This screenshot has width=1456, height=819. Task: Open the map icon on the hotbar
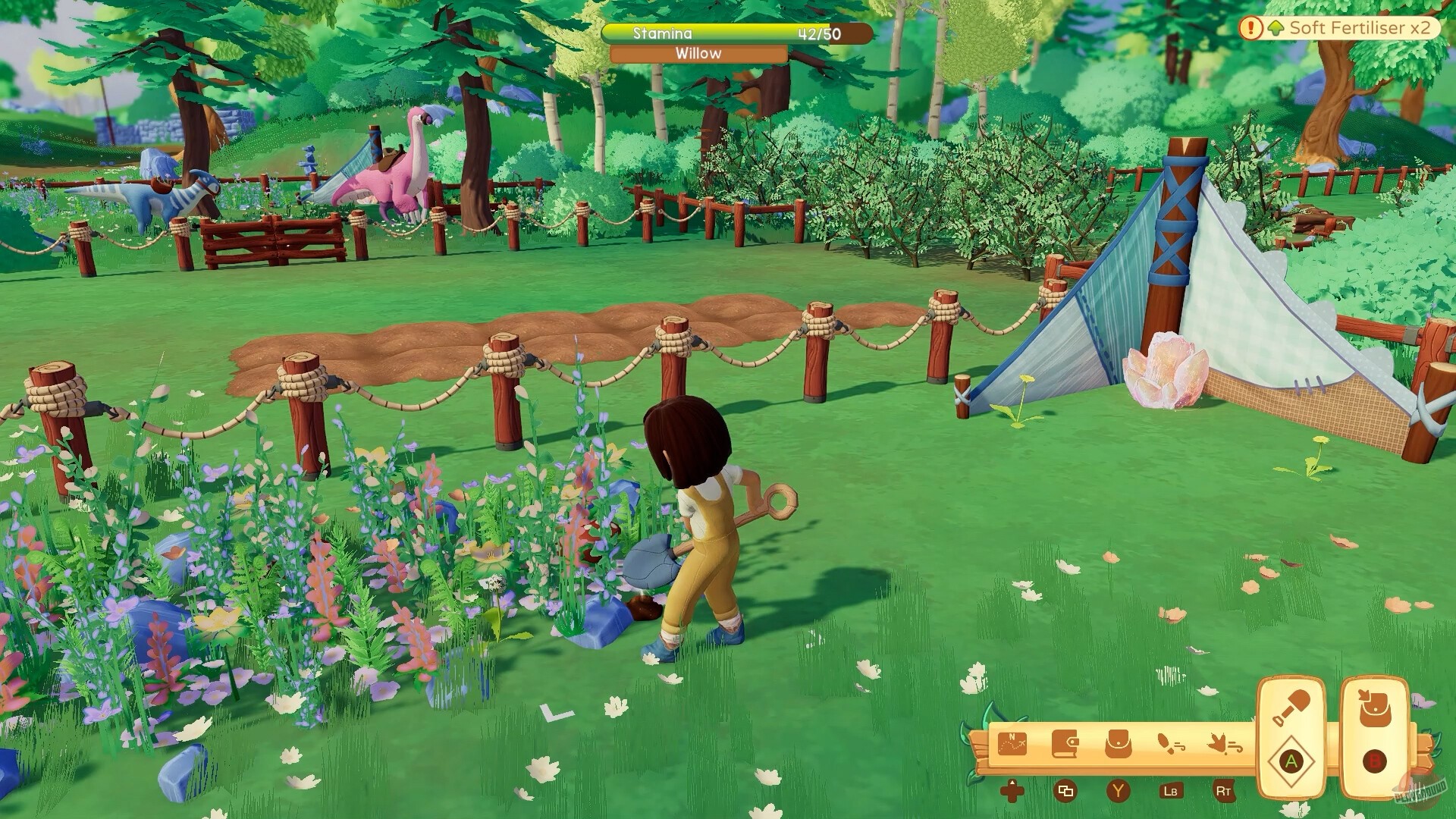[x=1012, y=745]
